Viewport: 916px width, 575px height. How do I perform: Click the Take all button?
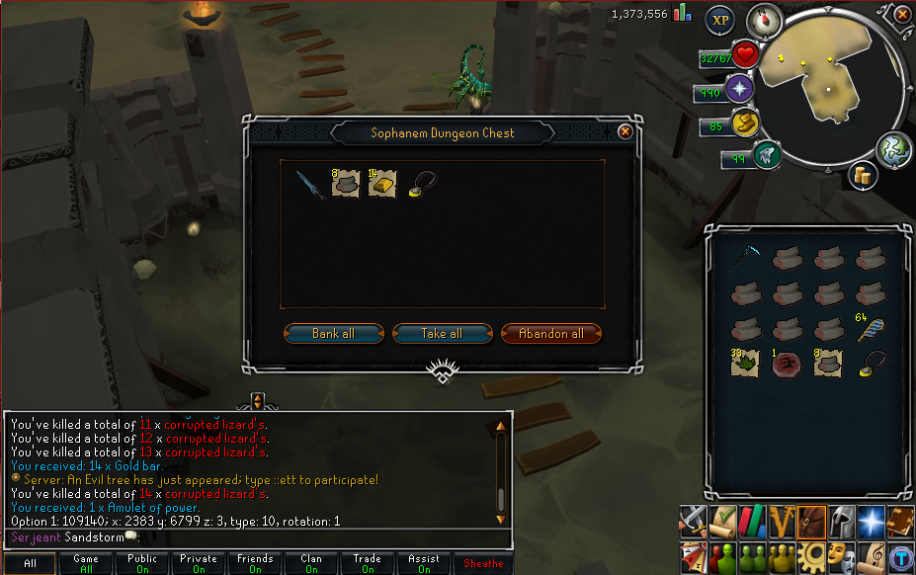(x=441, y=334)
